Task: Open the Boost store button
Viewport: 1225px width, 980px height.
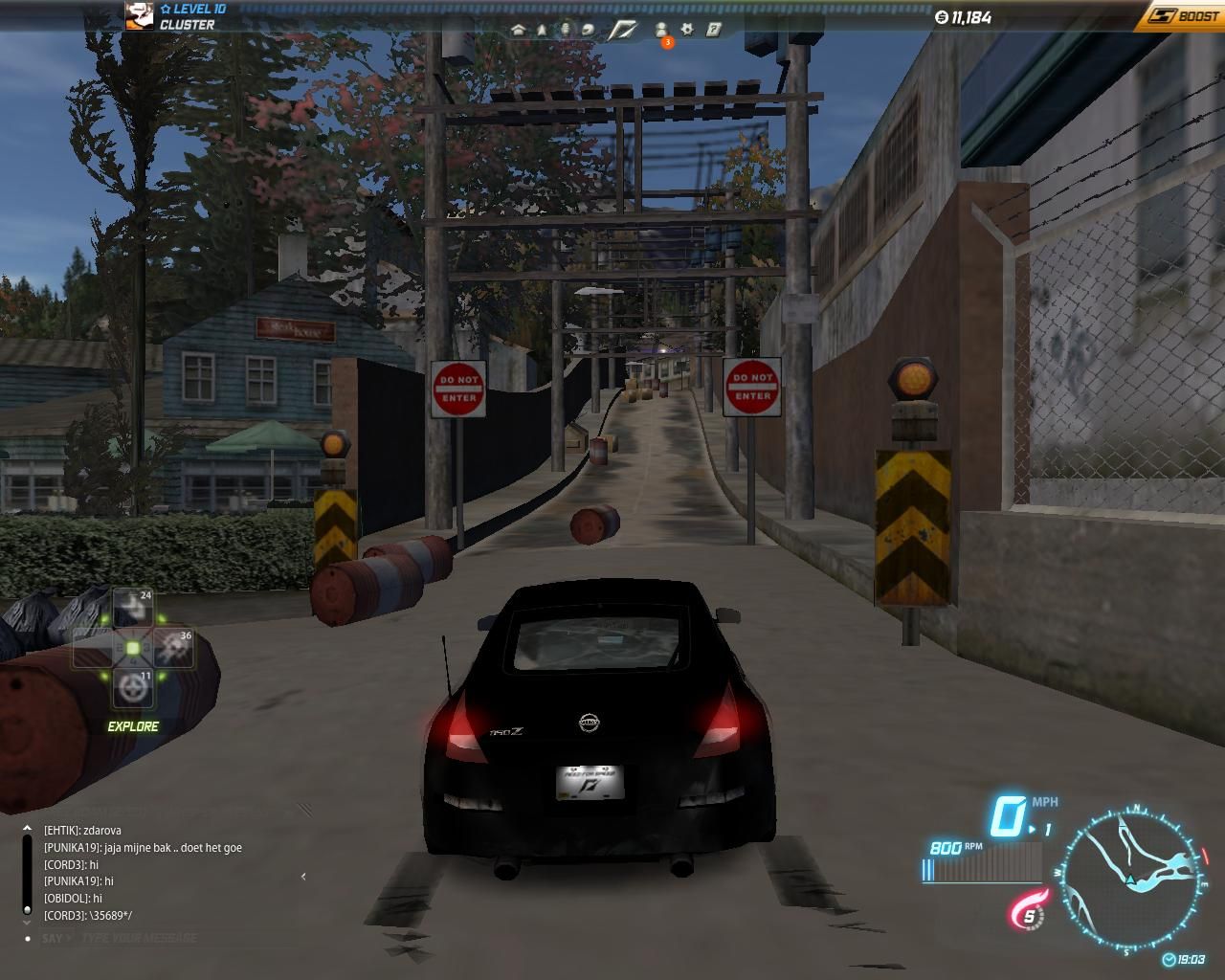Action: point(1183,15)
